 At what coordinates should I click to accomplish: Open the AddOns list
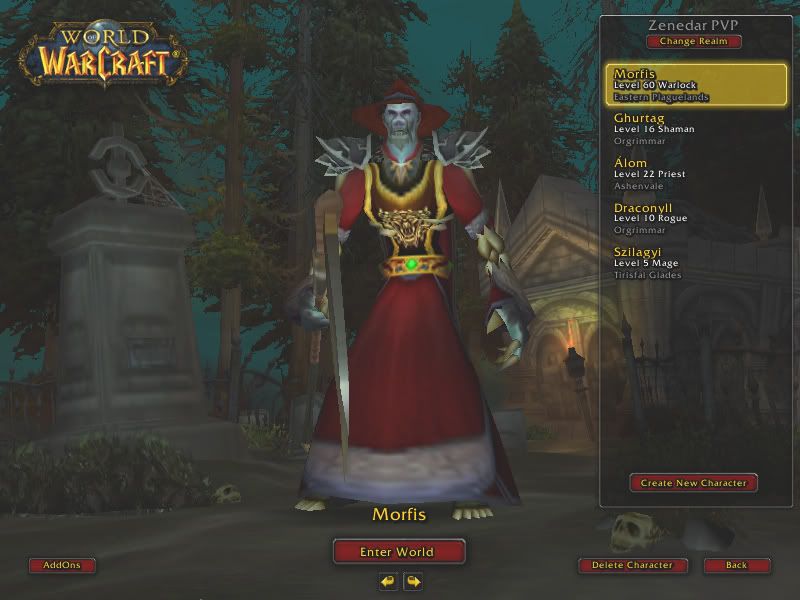coord(62,565)
